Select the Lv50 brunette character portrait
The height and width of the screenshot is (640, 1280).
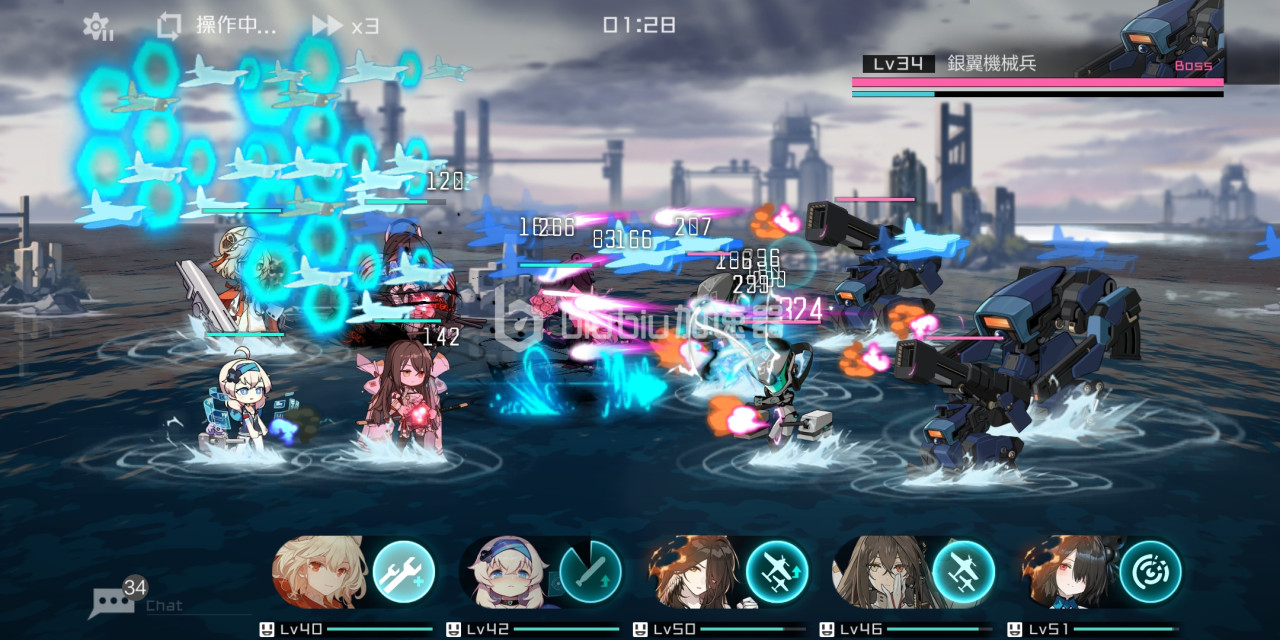693,572
